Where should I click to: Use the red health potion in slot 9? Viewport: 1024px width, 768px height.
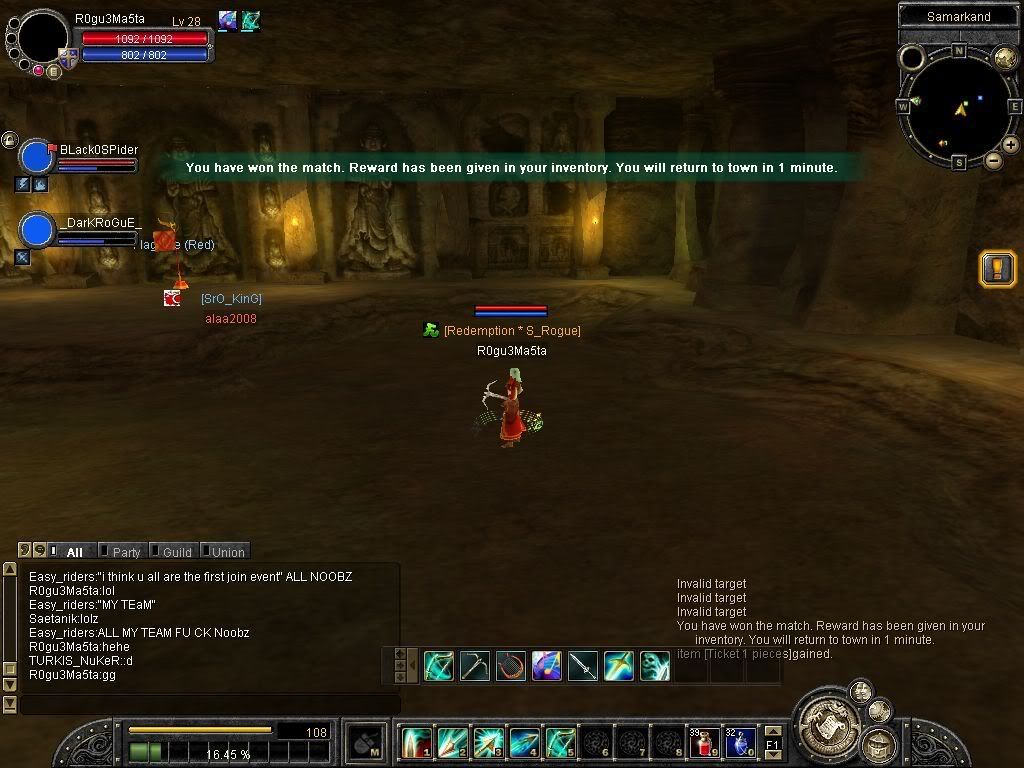tap(704, 743)
